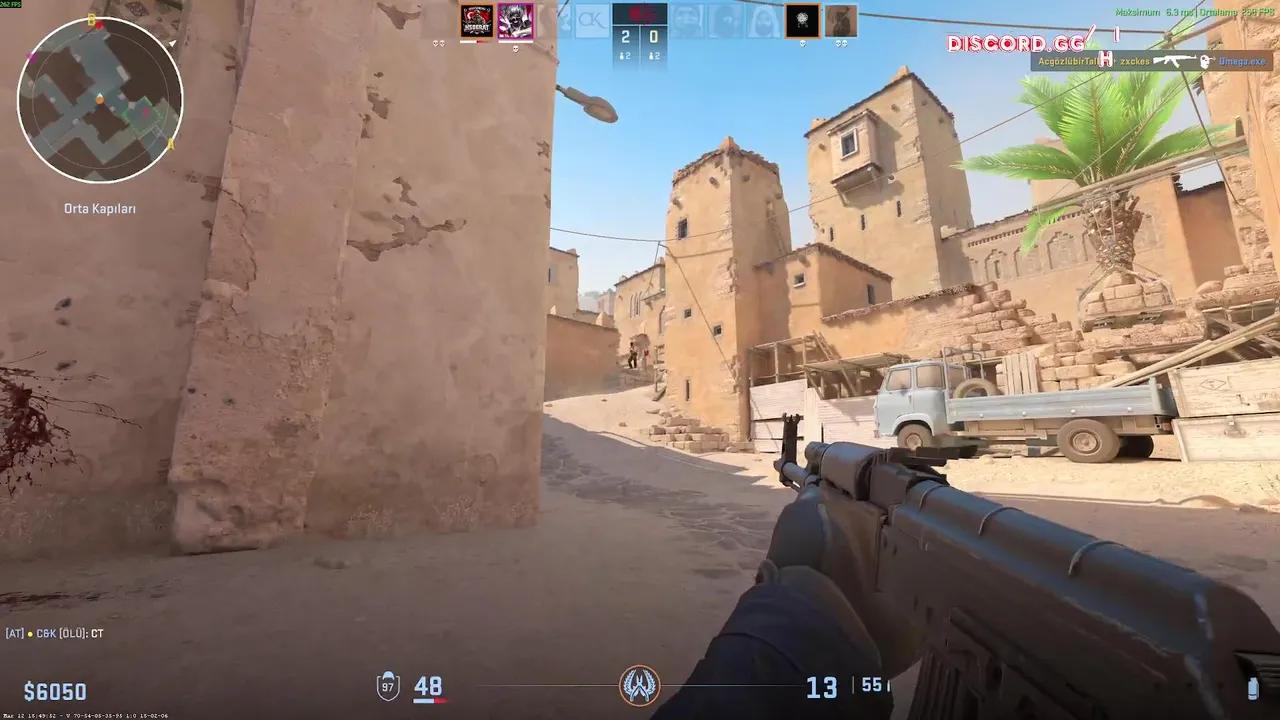Click the headshot icon next to zxckes

point(1105,60)
